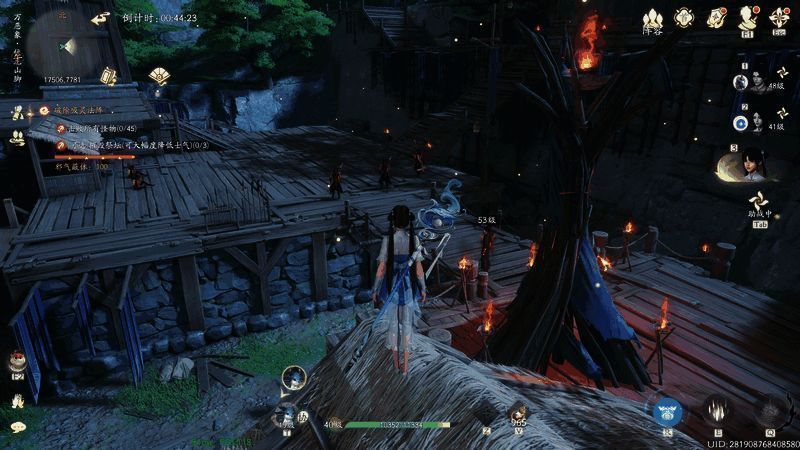Open the top-bar scroll icon with red dot
The width and height of the screenshot is (800, 450).
coord(716,17)
